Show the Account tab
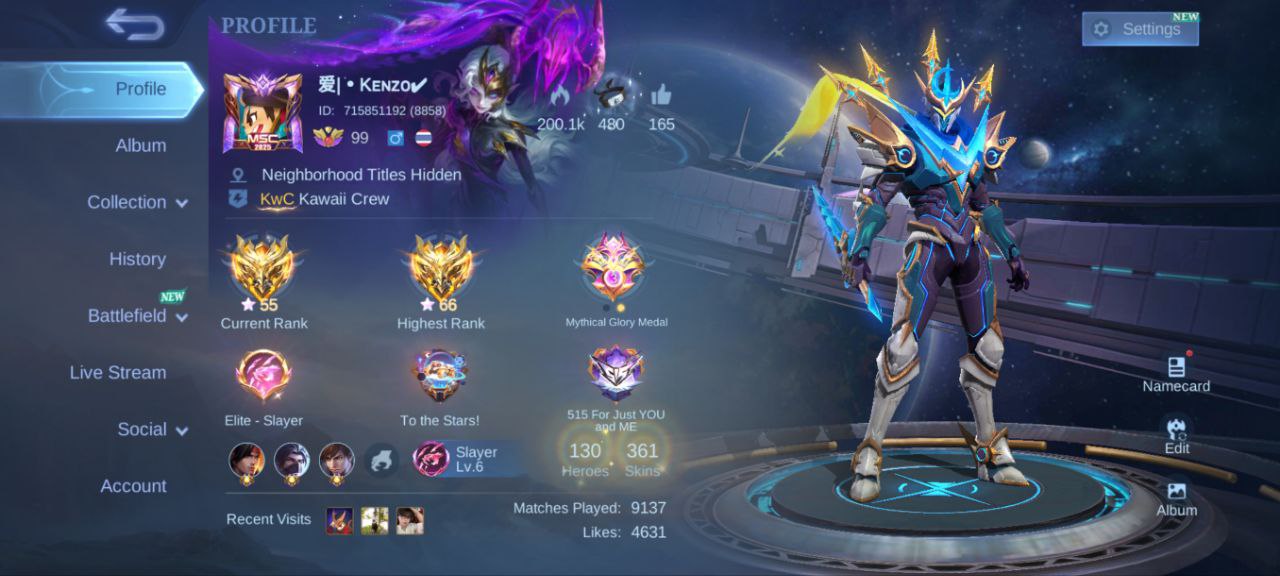Screen dimensions: 1280x576 coord(133,486)
